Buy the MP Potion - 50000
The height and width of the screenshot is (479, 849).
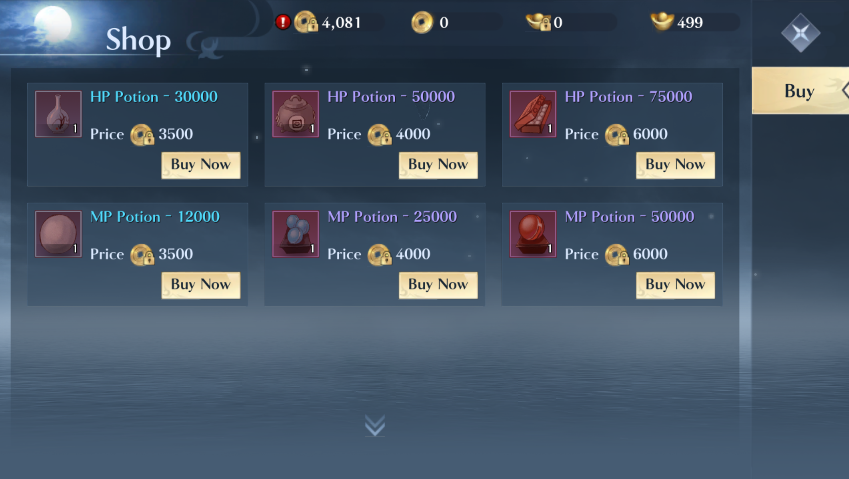point(675,285)
